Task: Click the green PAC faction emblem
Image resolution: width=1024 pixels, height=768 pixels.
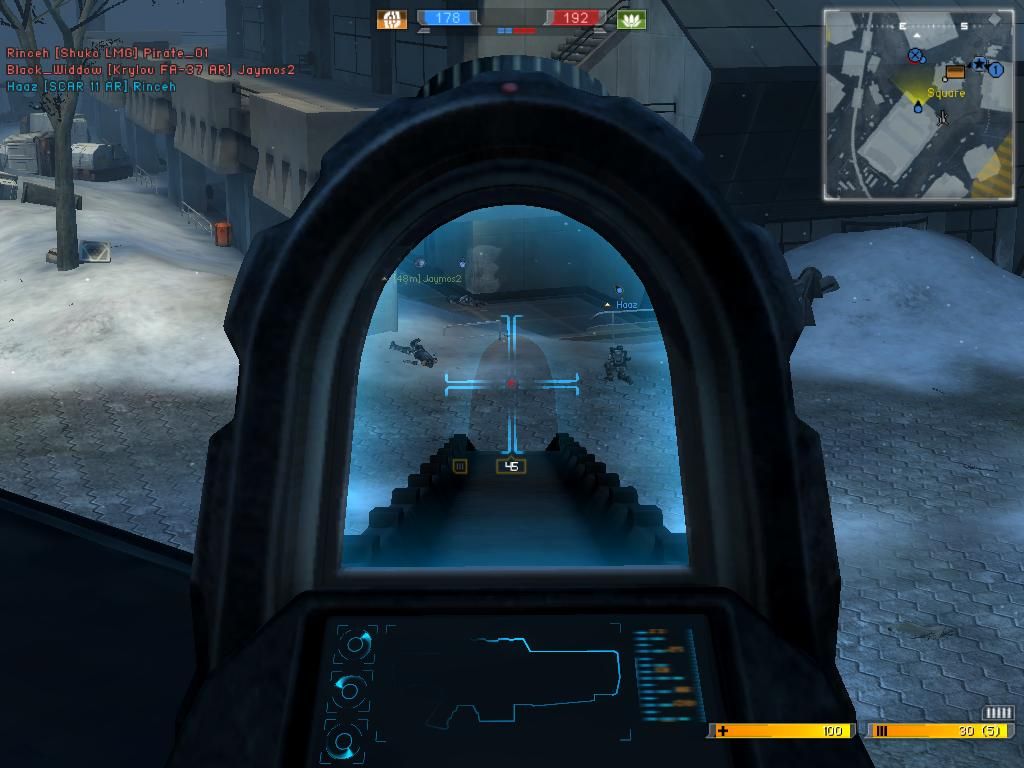Action: coord(631,19)
